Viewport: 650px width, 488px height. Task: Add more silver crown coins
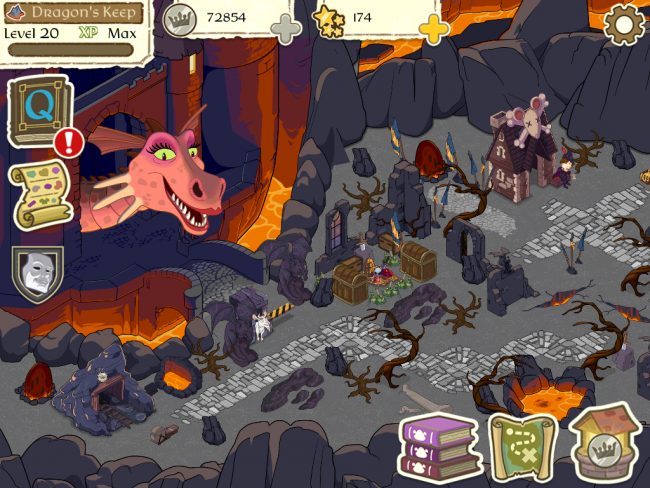pyautogui.click(x=286, y=30)
